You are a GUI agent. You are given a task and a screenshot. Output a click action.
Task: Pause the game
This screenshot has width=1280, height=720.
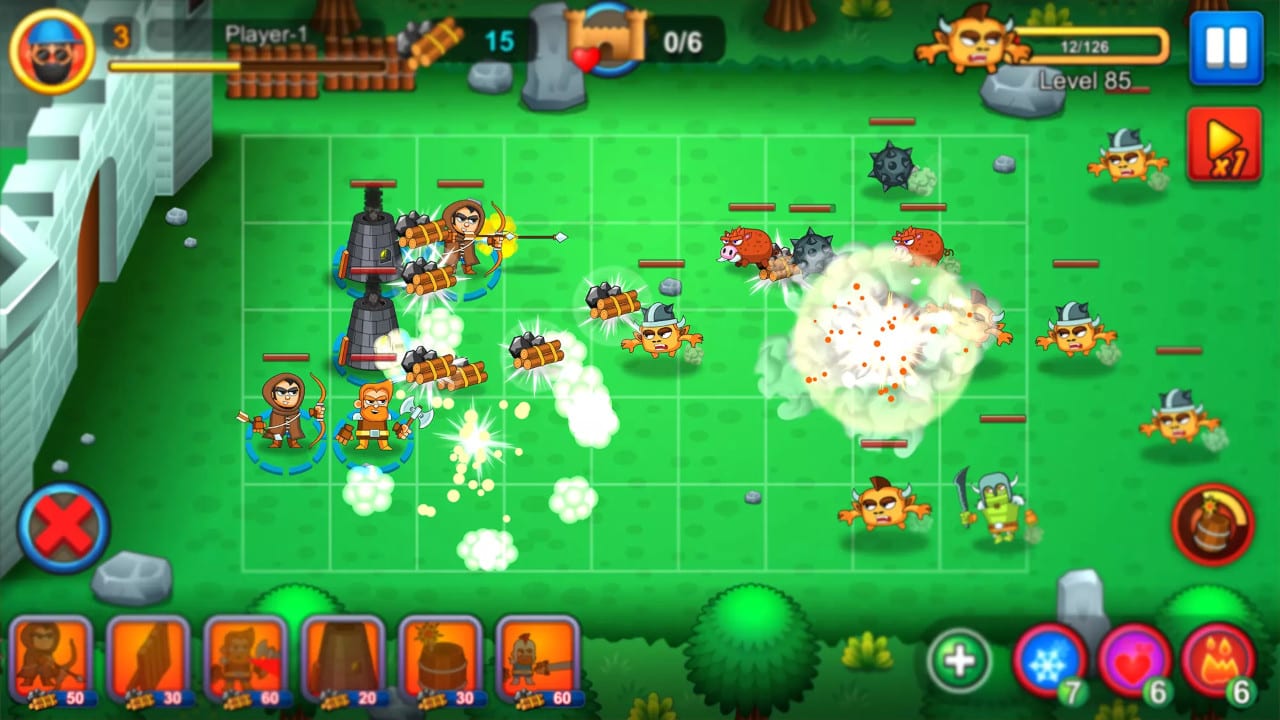point(1227,48)
